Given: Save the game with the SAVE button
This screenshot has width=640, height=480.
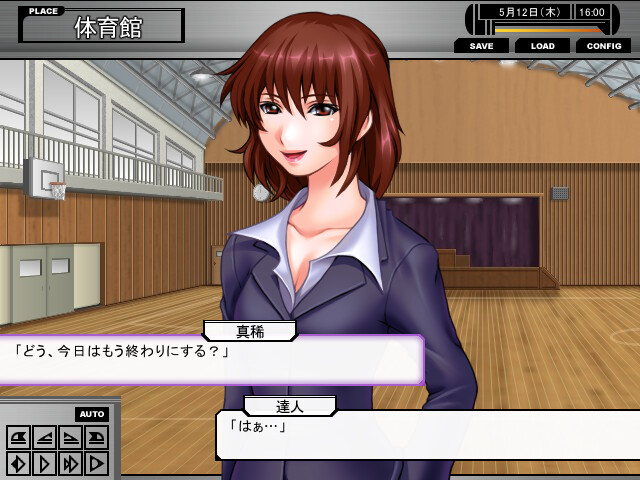Looking at the screenshot, I should [x=481, y=46].
